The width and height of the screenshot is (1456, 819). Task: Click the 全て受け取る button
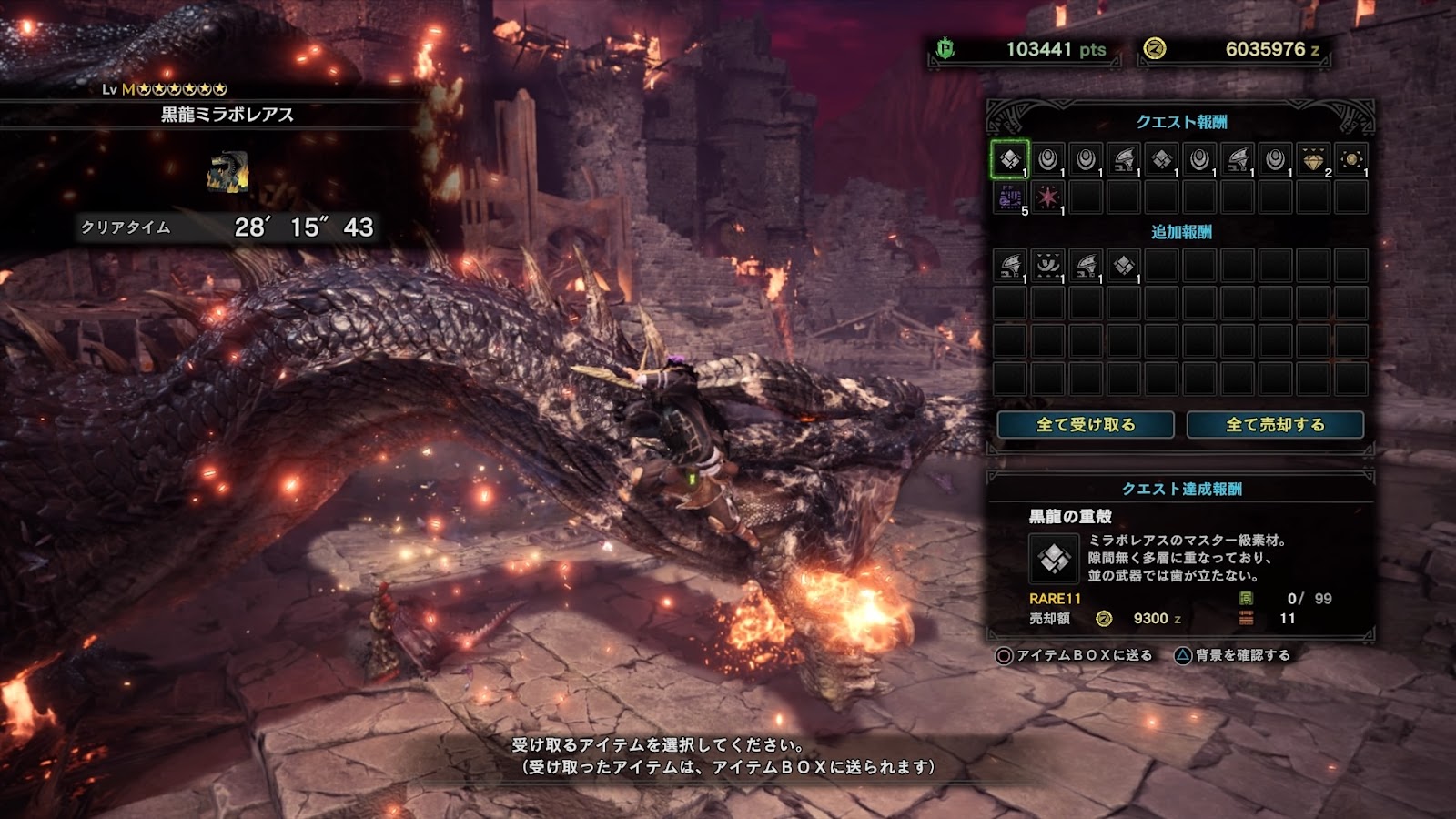pos(1086,425)
